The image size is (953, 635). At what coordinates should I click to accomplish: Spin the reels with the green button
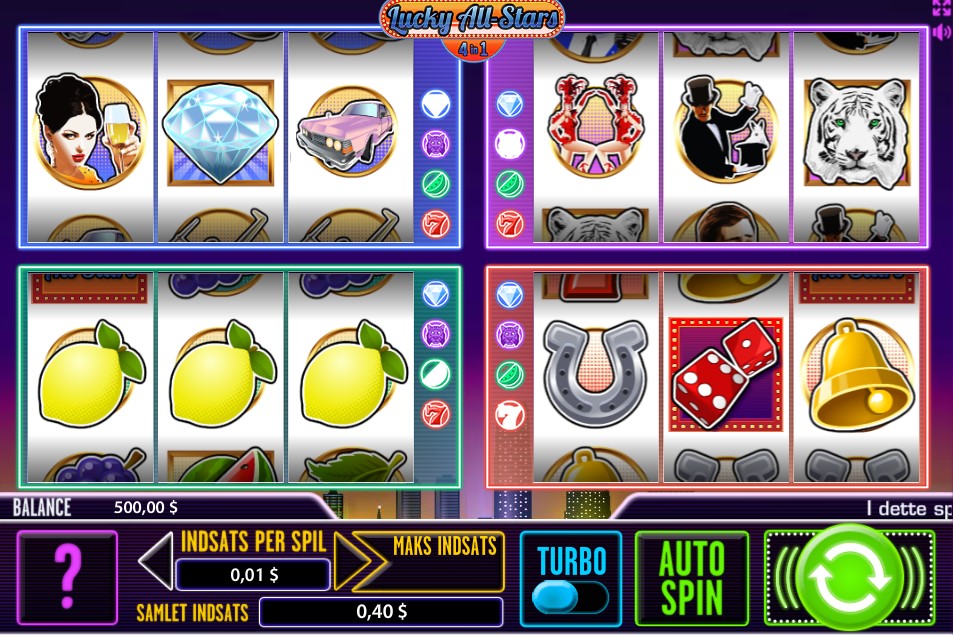[849, 579]
